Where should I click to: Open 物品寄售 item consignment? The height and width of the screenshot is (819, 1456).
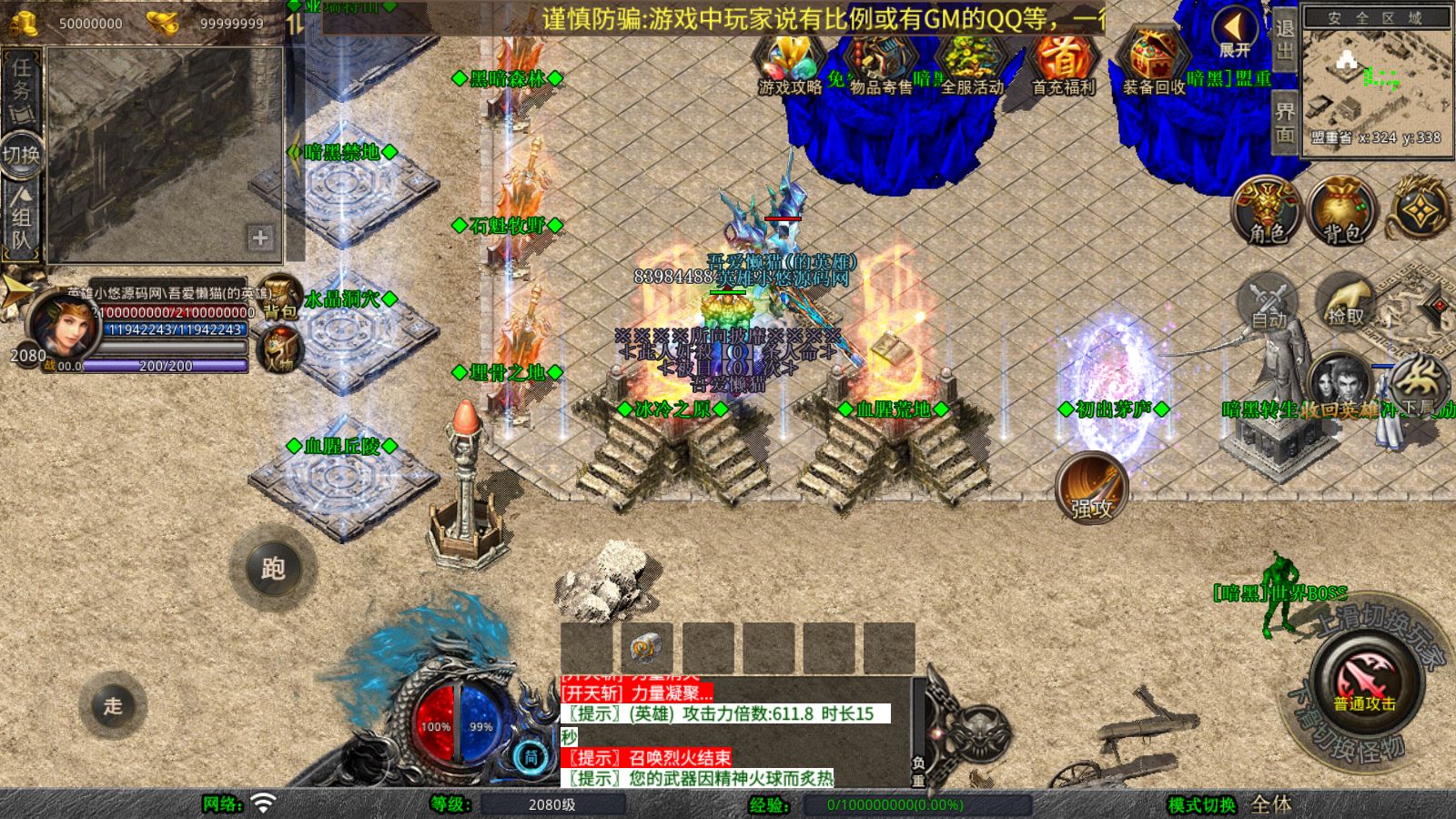880,66
